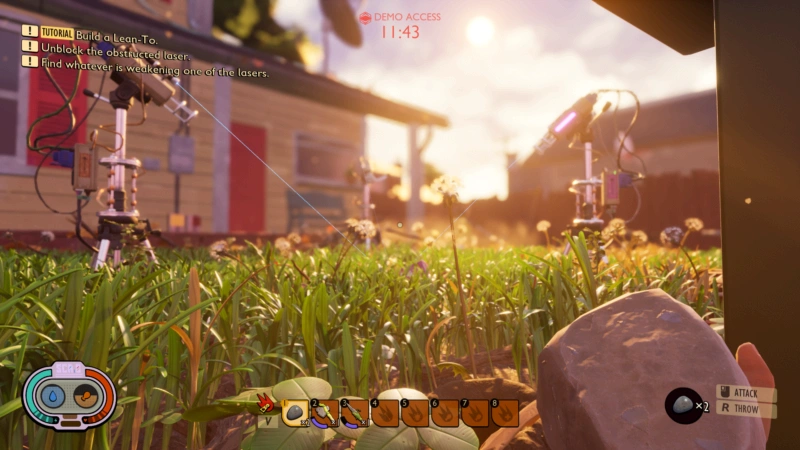800x450 pixels.
Task: Click the red hotbar swap icon
Action: (266, 403)
